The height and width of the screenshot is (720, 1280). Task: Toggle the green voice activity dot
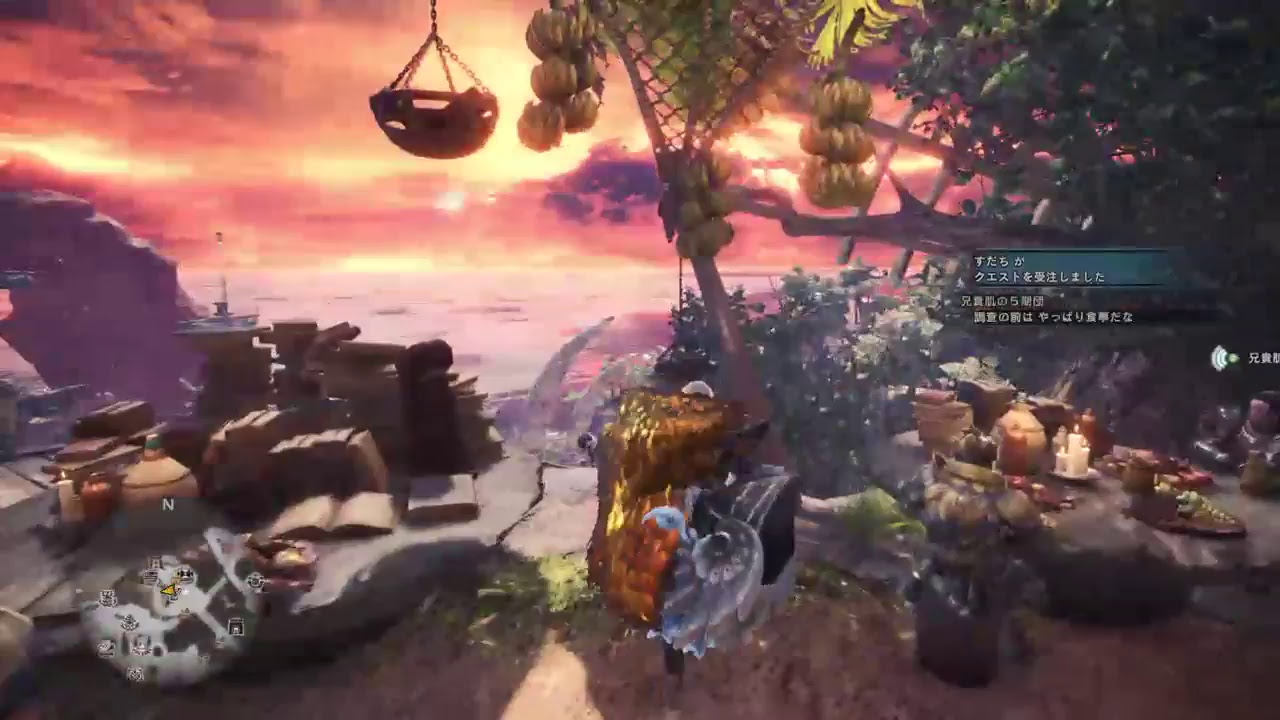click(1231, 359)
